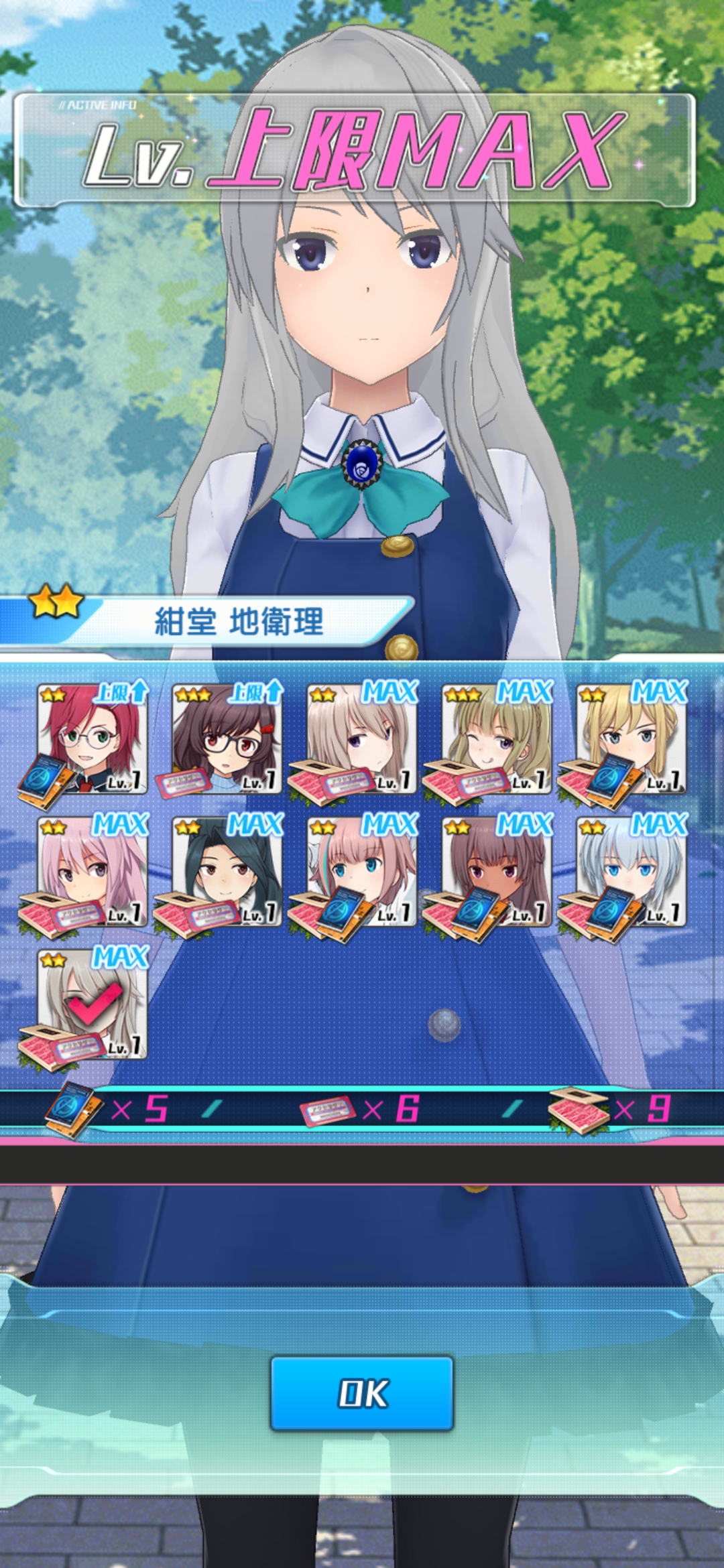Screen dimensions: 724x1568
Task: Select the long pink-haired girl portrait
Action: click(92, 871)
